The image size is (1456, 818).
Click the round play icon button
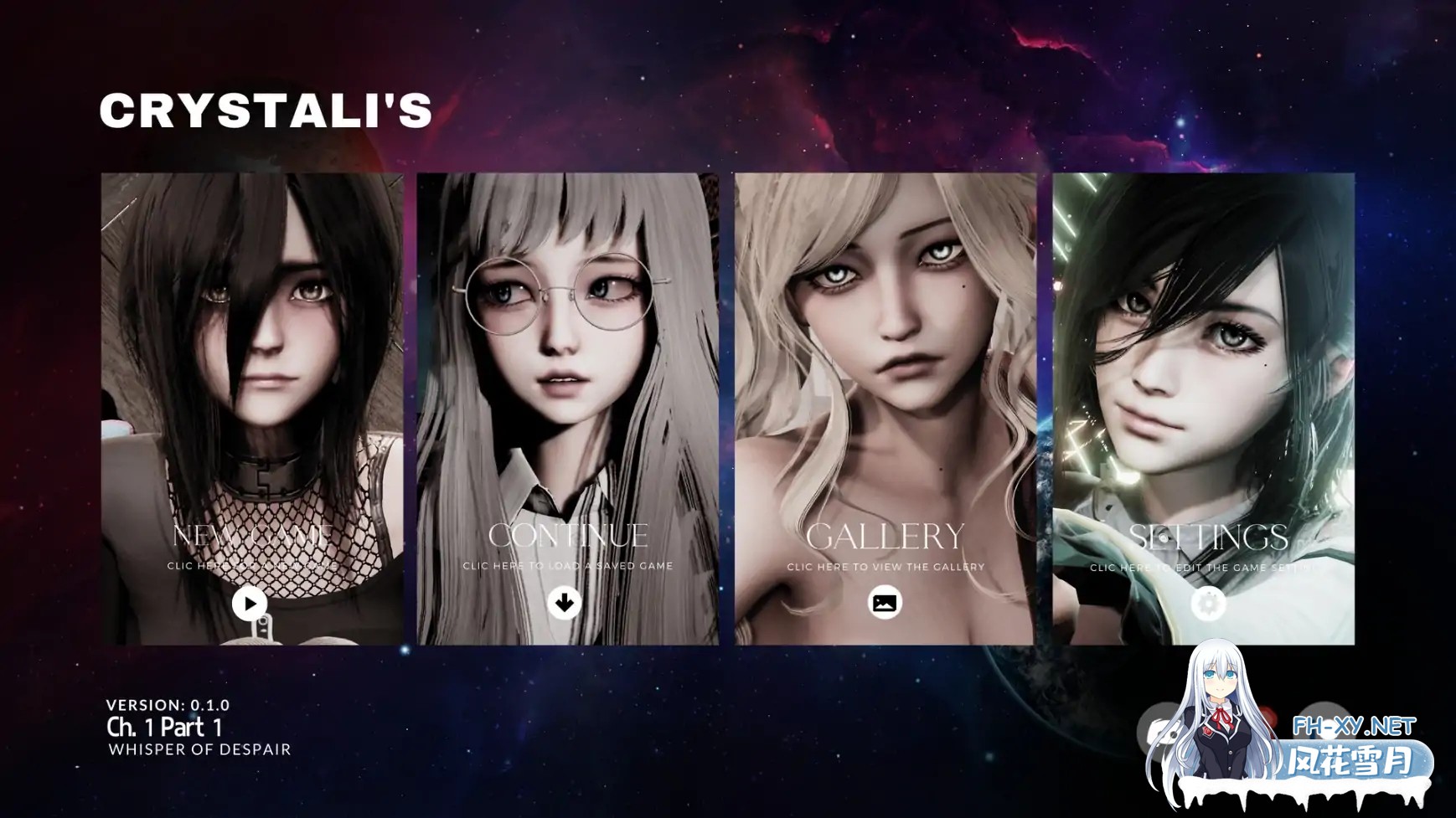coord(250,603)
